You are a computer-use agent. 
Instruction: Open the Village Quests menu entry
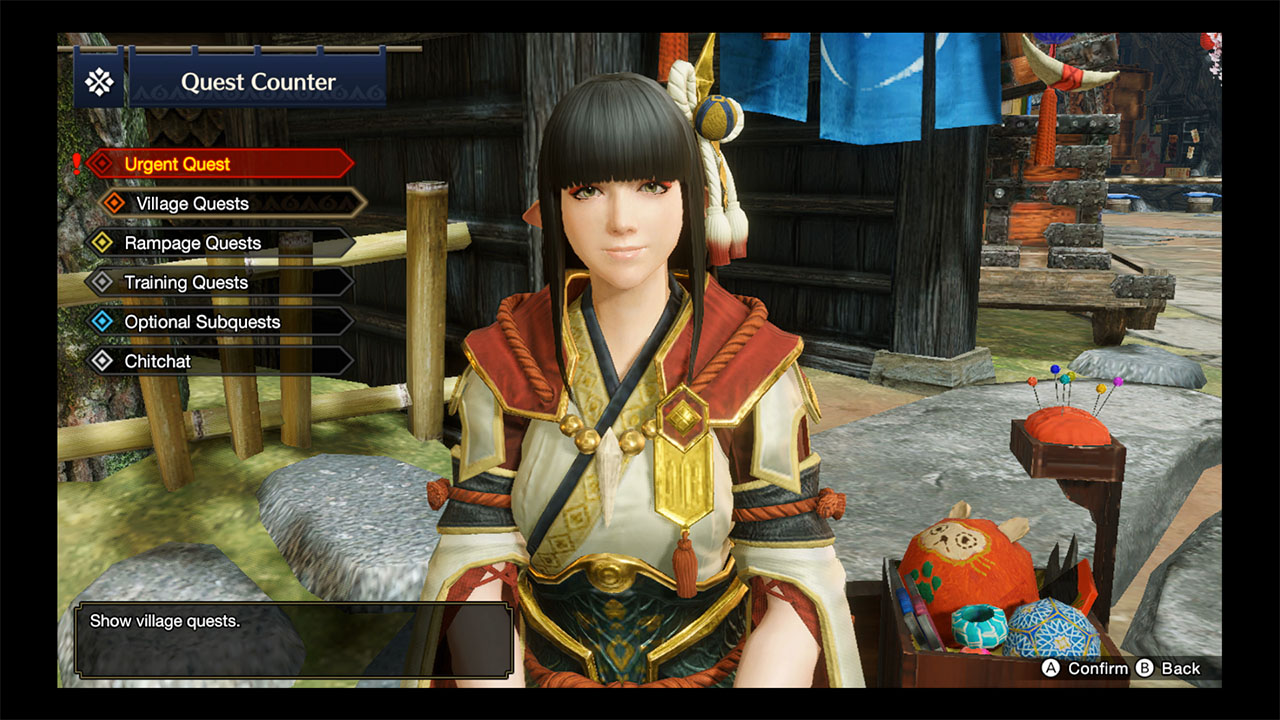pos(197,203)
